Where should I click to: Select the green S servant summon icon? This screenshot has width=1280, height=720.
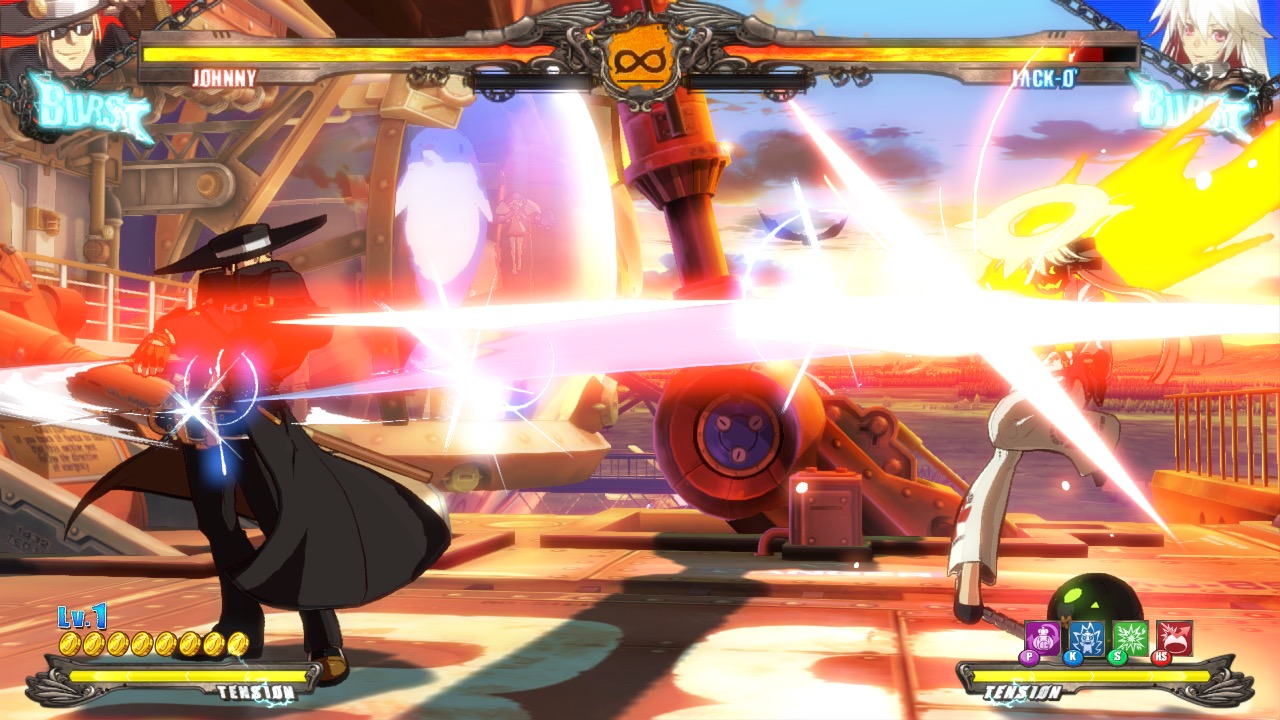coord(1130,636)
